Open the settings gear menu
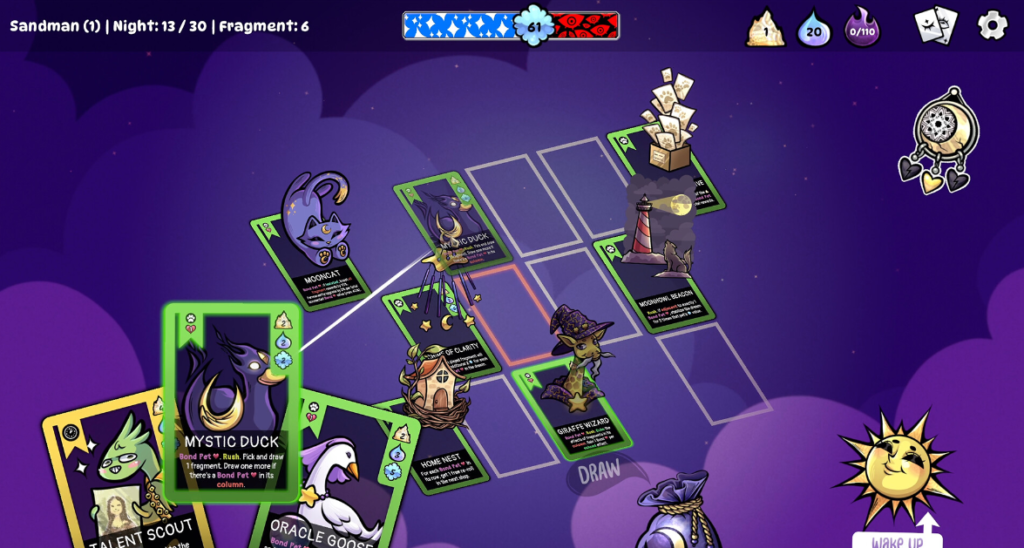The image size is (1024, 548). (x=992, y=25)
